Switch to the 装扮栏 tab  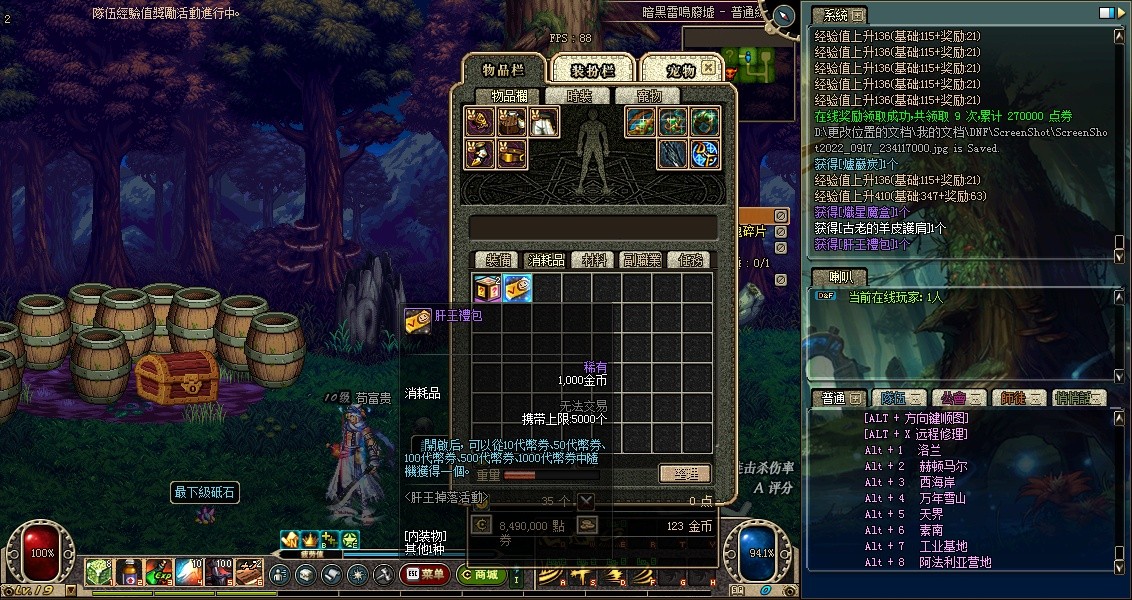(x=591, y=70)
